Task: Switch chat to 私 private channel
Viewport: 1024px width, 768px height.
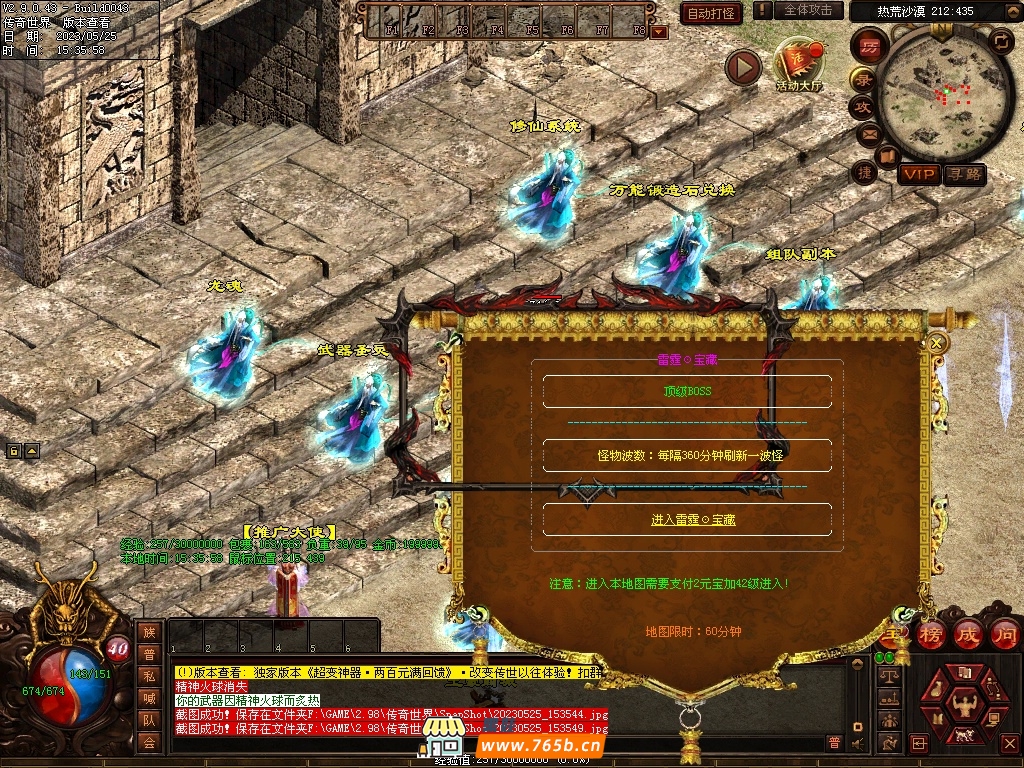Action: point(148,676)
